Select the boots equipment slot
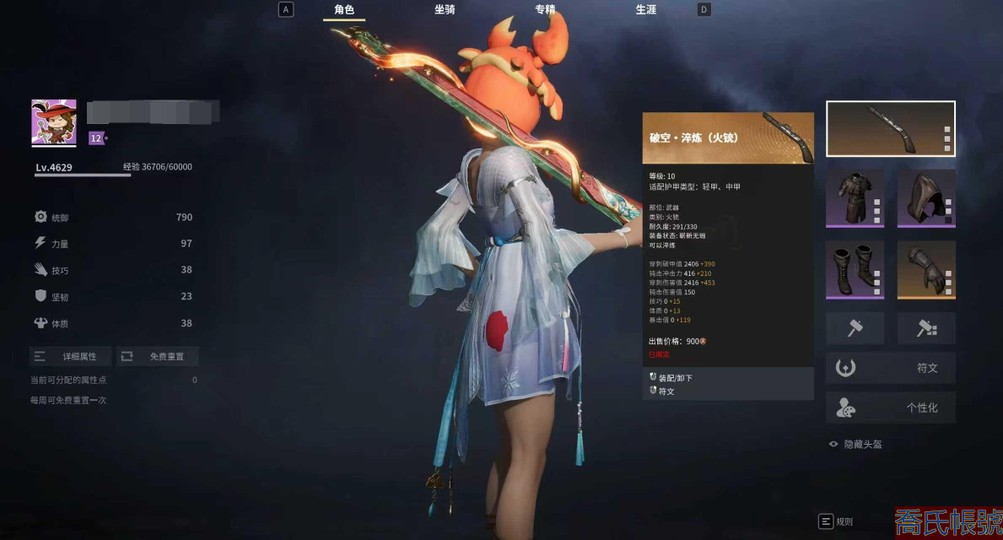1003x540 pixels. click(x=855, y=269)
